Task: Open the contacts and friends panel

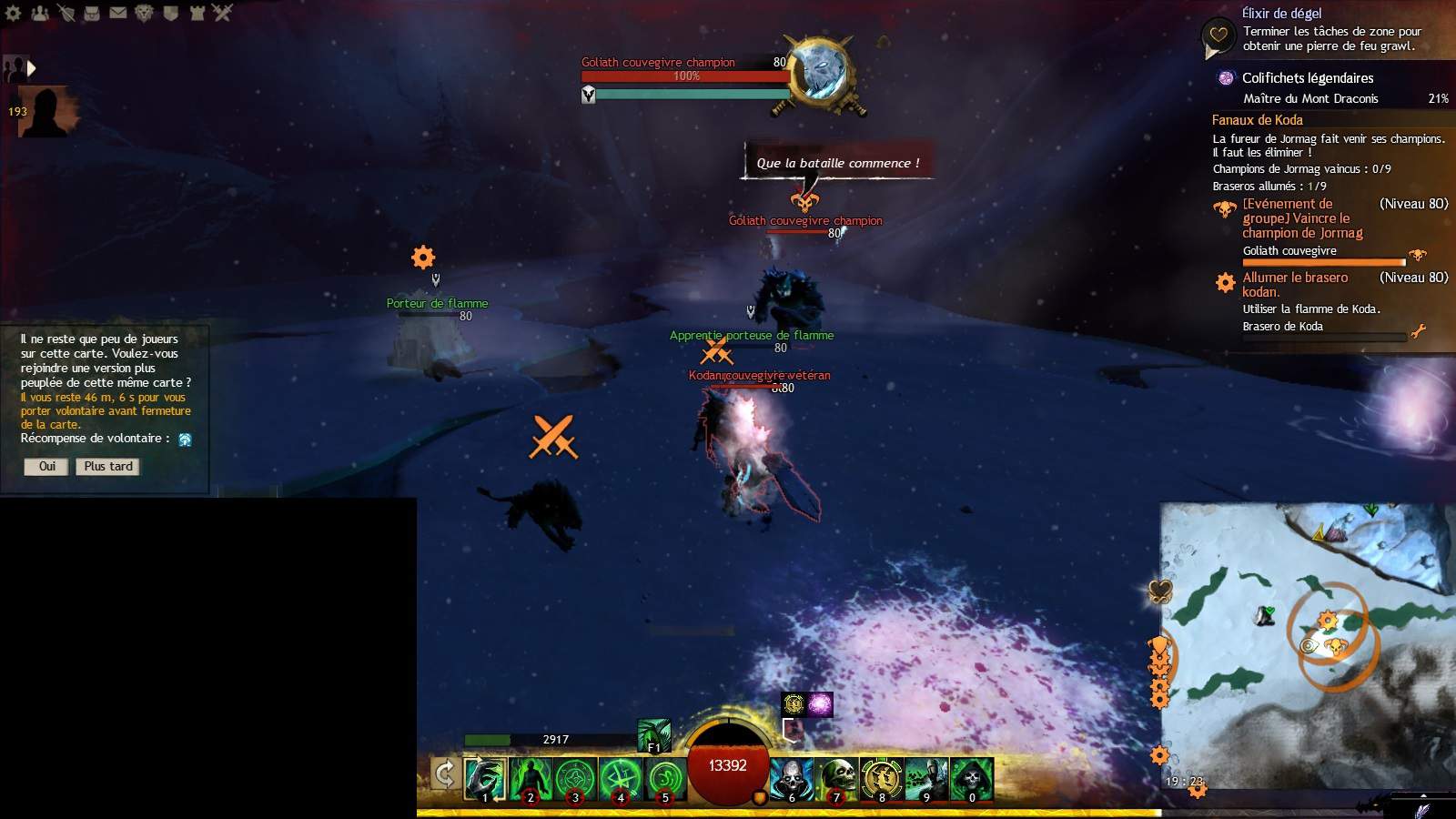Action: click(40, 13)
